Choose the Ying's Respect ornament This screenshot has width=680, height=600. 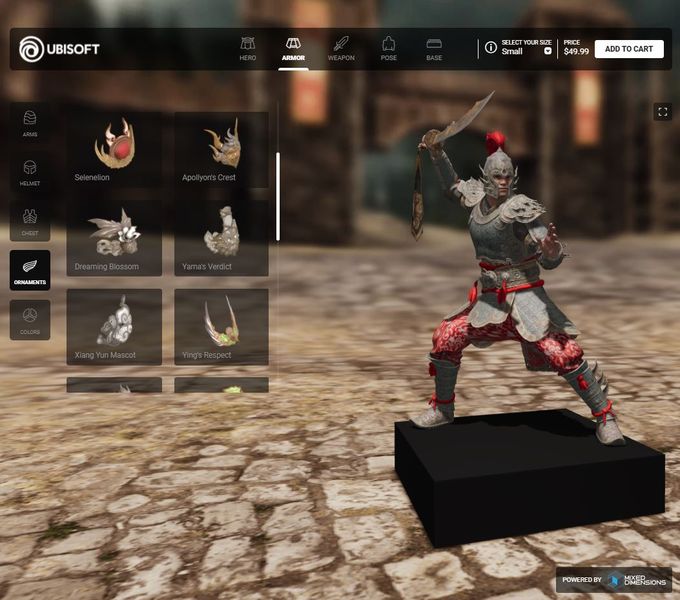(221, 326)
